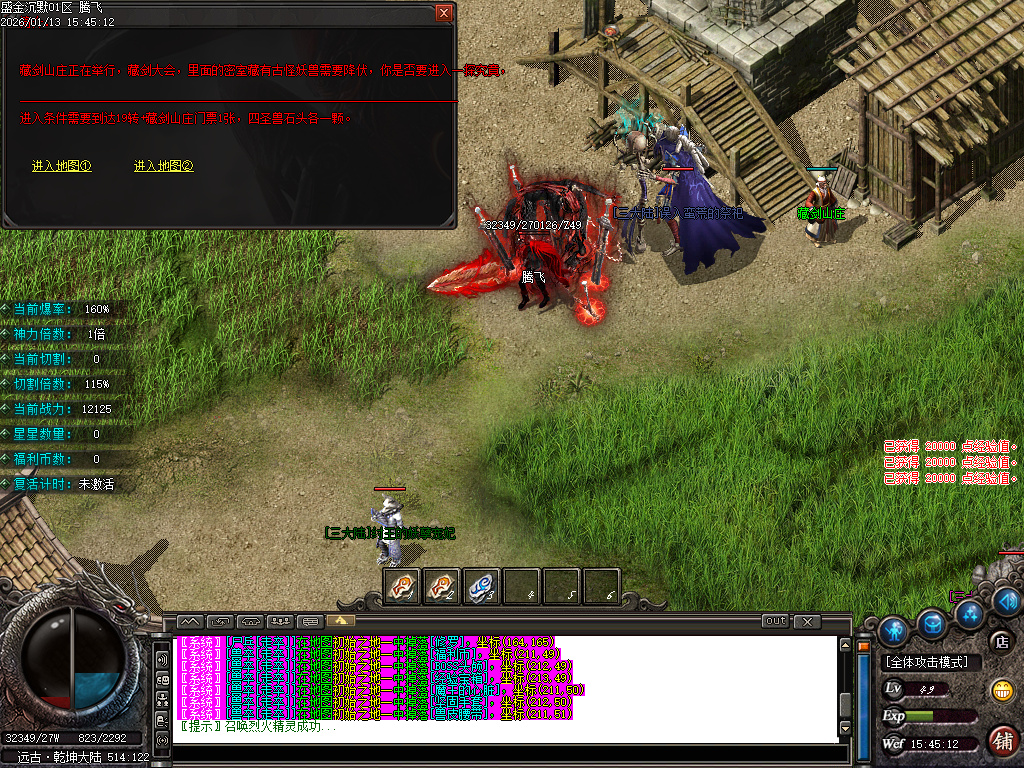The image size is (1024, 768).
Task: Choose the 进入地图② option
Action: pyautogui.click(x=163, y=166)
